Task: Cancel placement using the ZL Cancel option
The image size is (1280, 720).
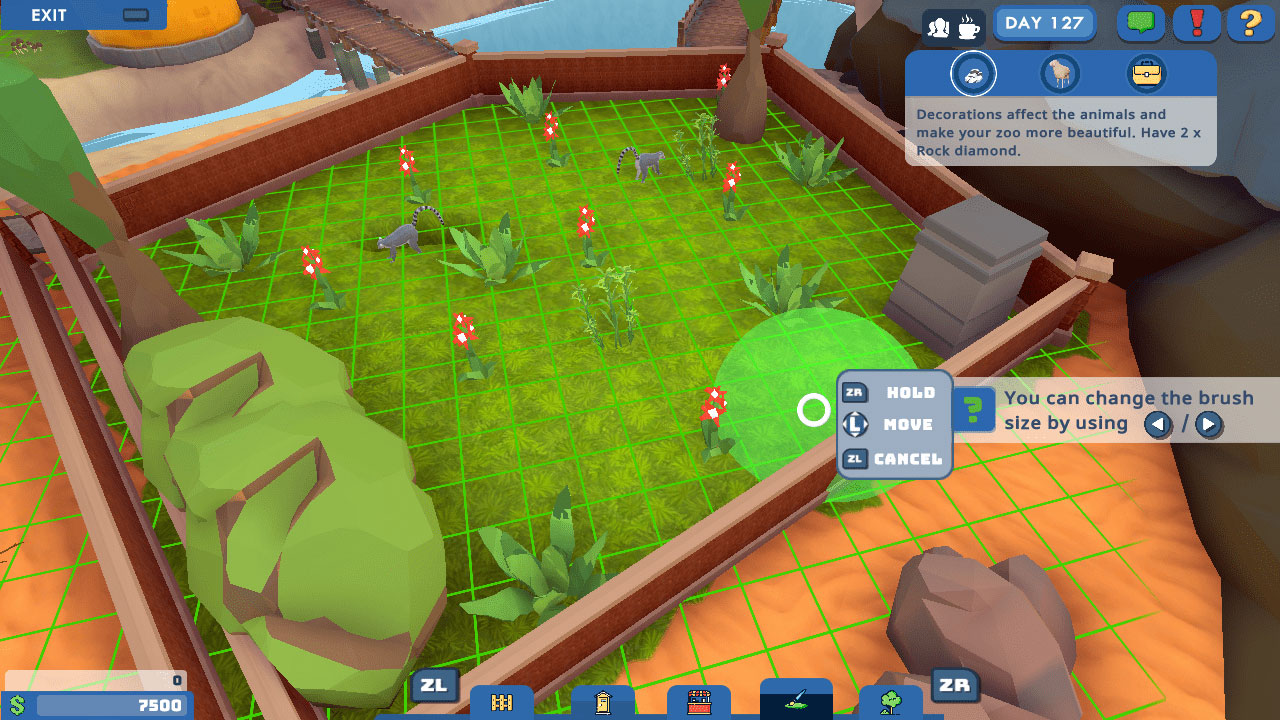Action: tap(893, 458)
